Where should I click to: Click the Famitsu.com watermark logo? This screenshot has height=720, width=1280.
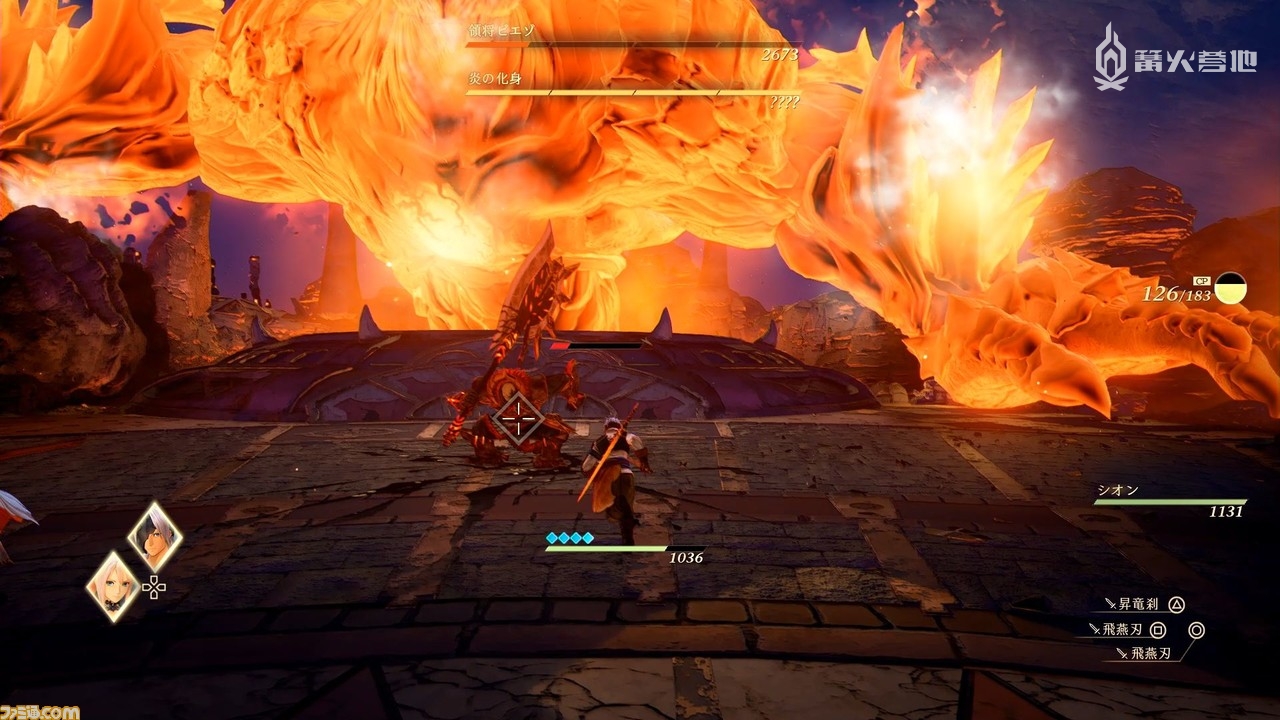pos(40,711)
